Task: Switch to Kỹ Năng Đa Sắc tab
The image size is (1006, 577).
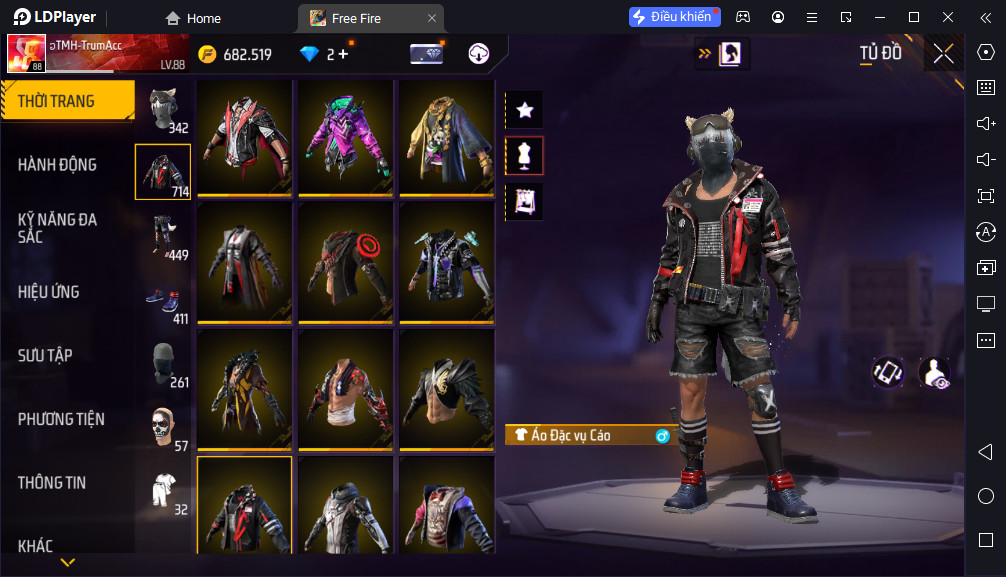Action: [x=58, y=227]
